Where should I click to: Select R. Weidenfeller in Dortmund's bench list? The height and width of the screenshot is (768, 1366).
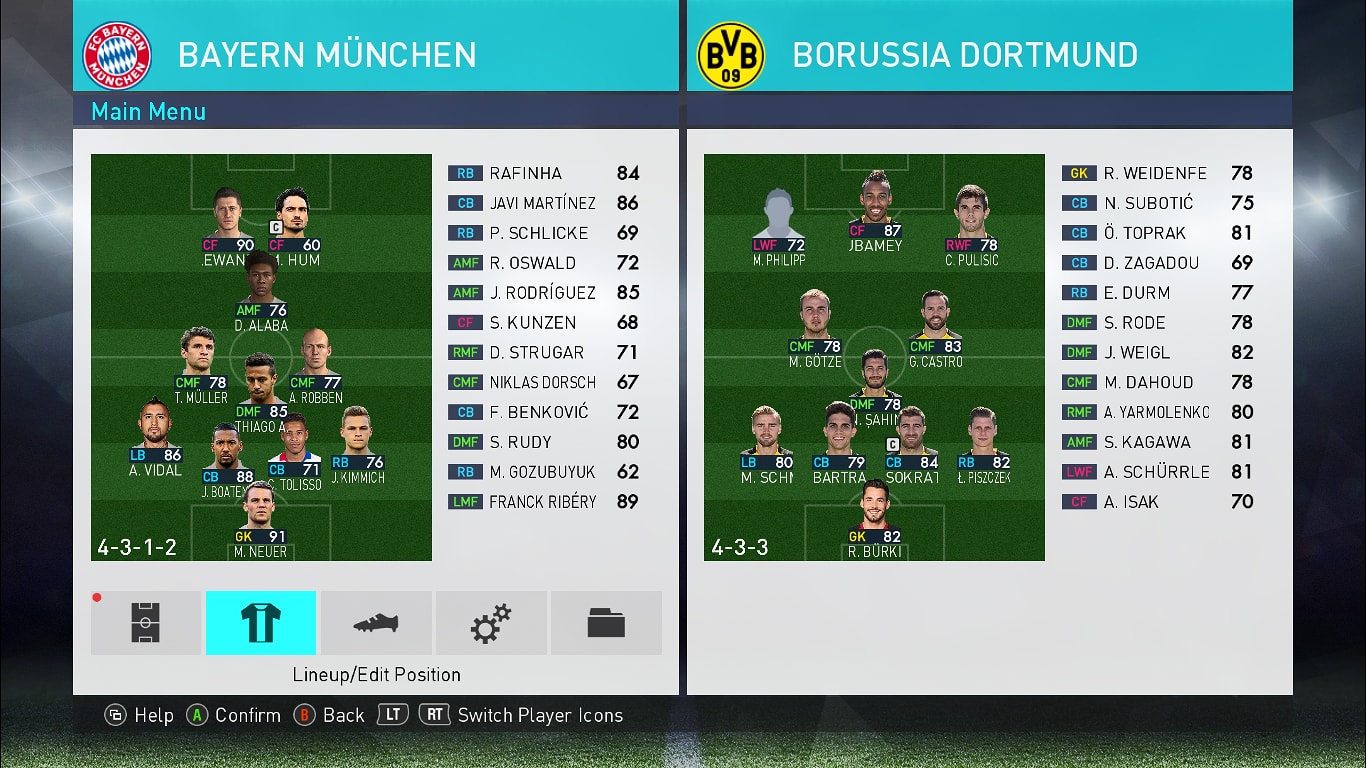[1156, 173]
